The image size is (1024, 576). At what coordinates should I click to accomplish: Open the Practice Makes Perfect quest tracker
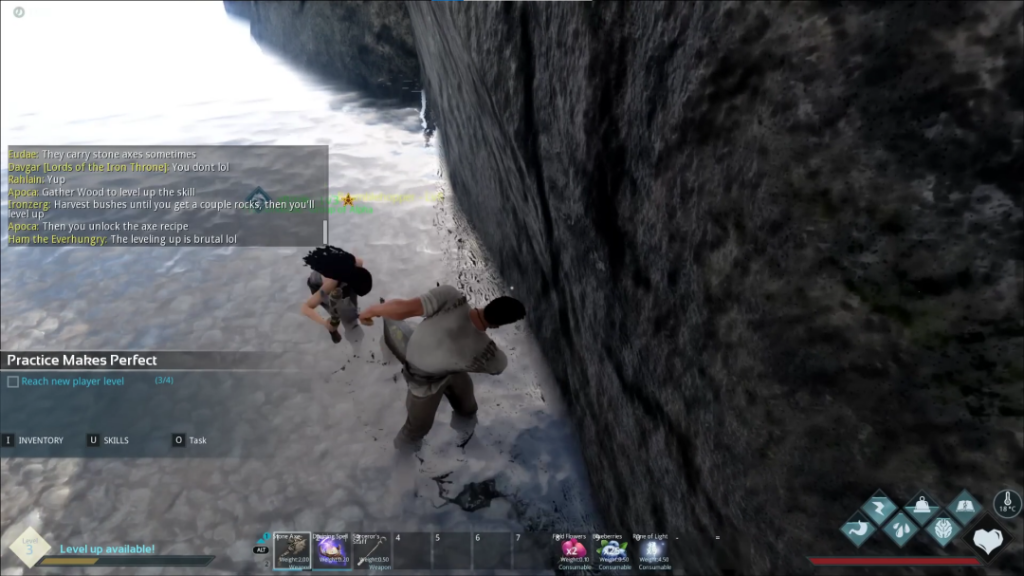coord(82,360)
